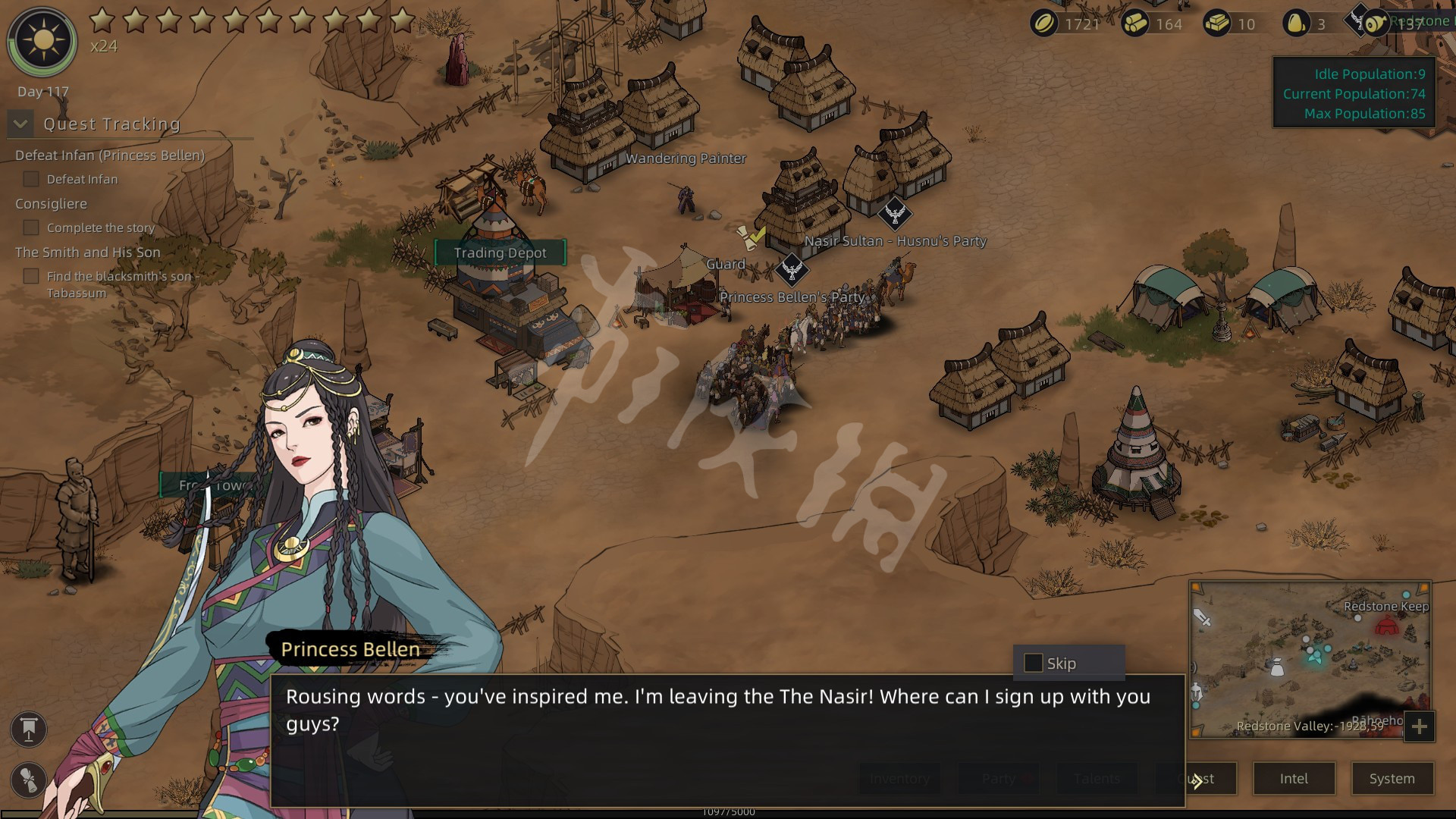The image size is (1456, 819).
Task: Click the signpost icon button
Action: (29, 730)
